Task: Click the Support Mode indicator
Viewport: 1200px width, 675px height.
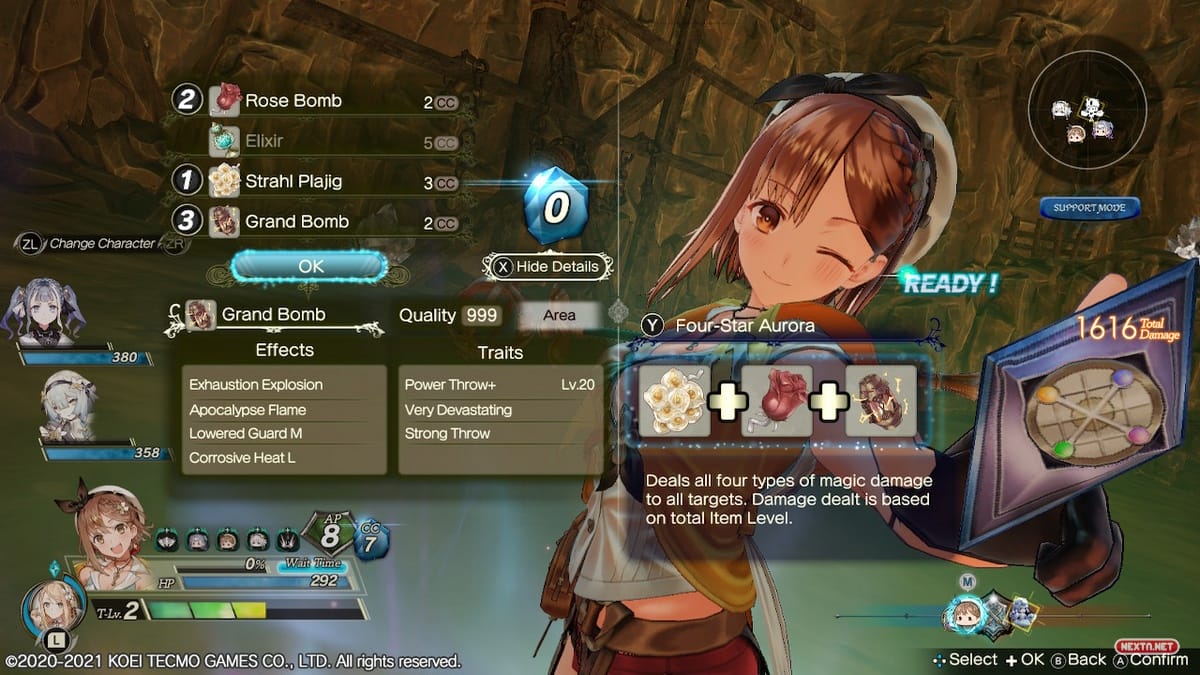Action: [x=1089, y=208]
